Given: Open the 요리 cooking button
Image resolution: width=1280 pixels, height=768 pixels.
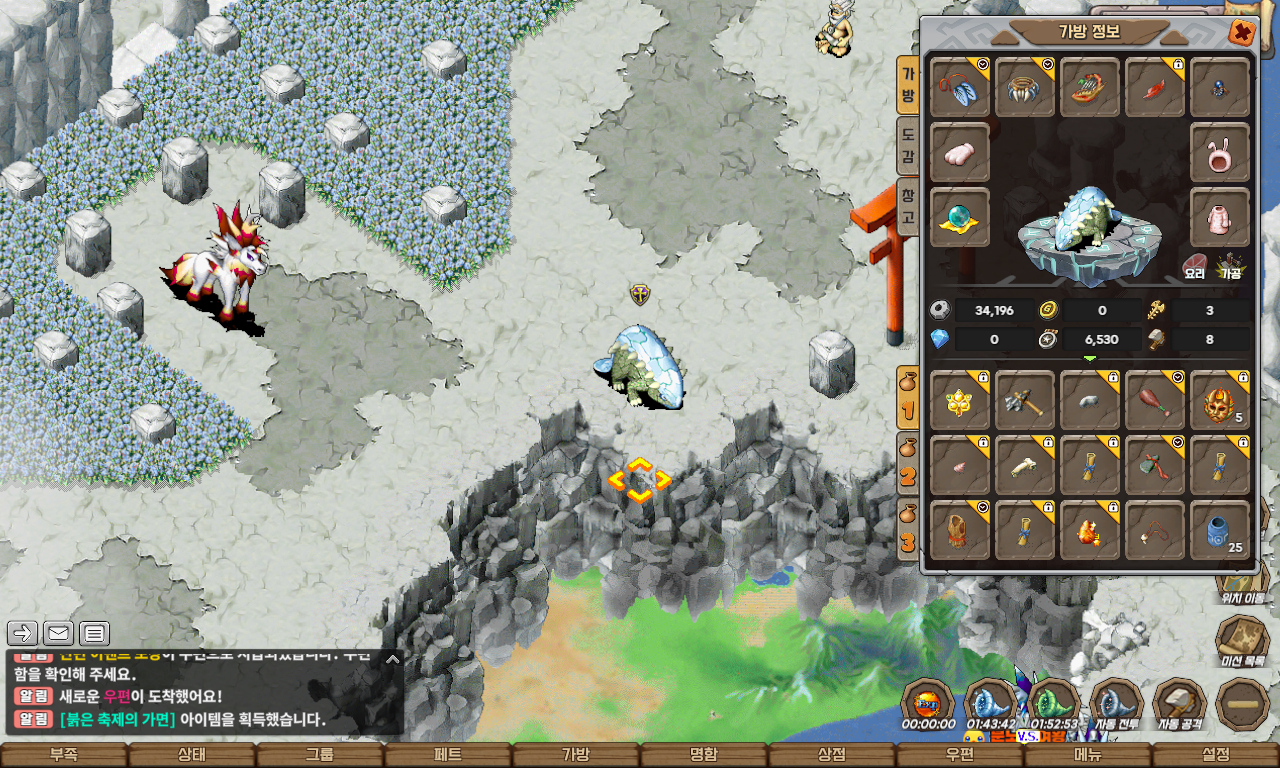Looking at the screenshot, I should tap(1195, 267).
